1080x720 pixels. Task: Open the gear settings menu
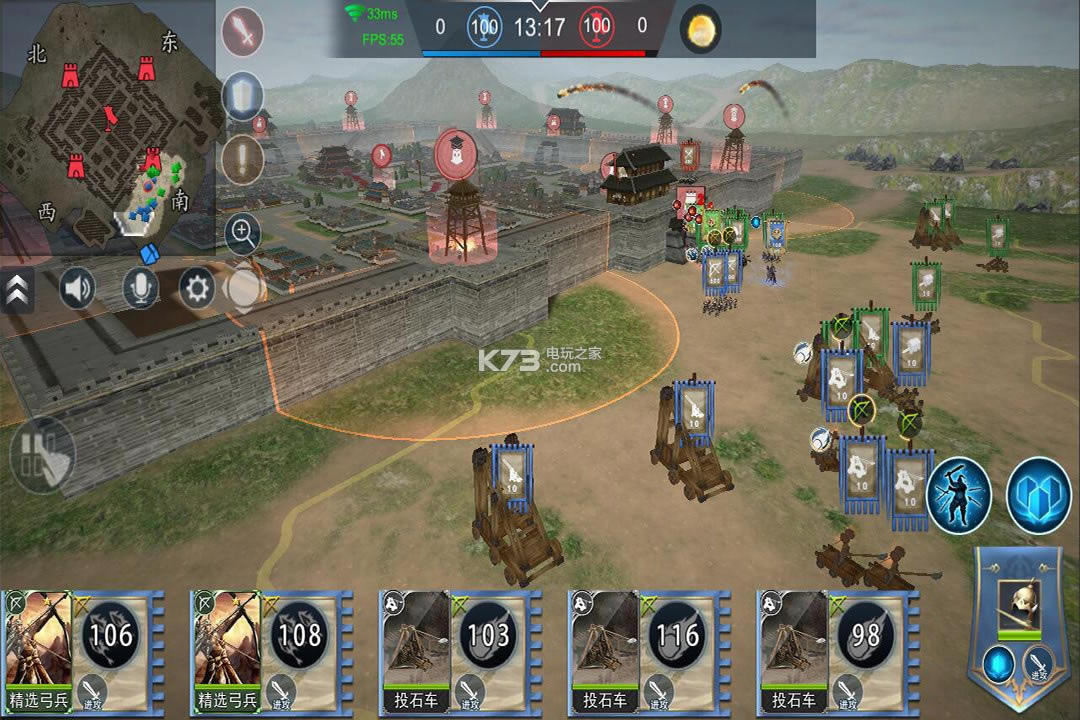197,290
